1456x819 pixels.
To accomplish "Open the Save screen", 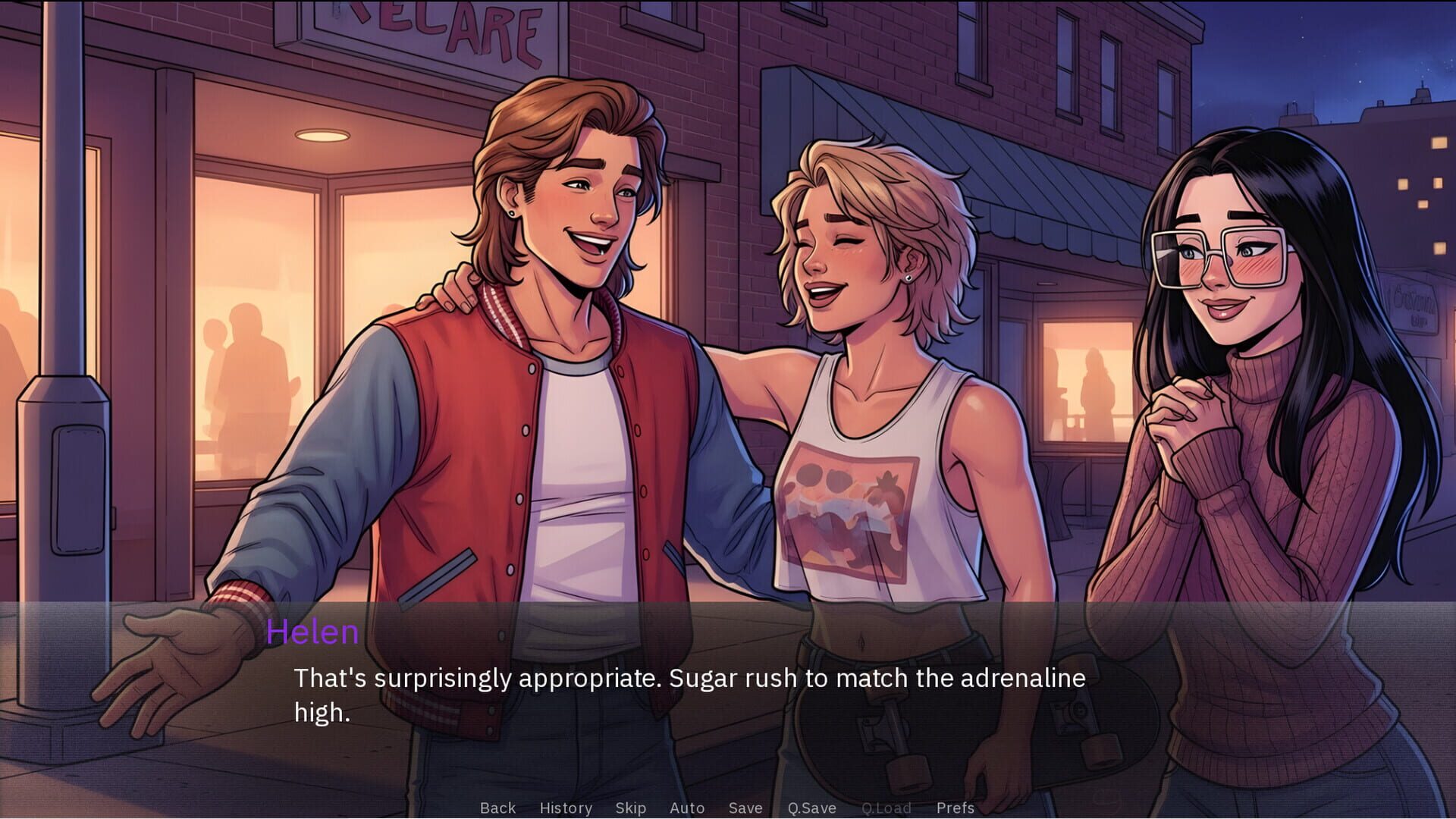I will pos(745,808).
